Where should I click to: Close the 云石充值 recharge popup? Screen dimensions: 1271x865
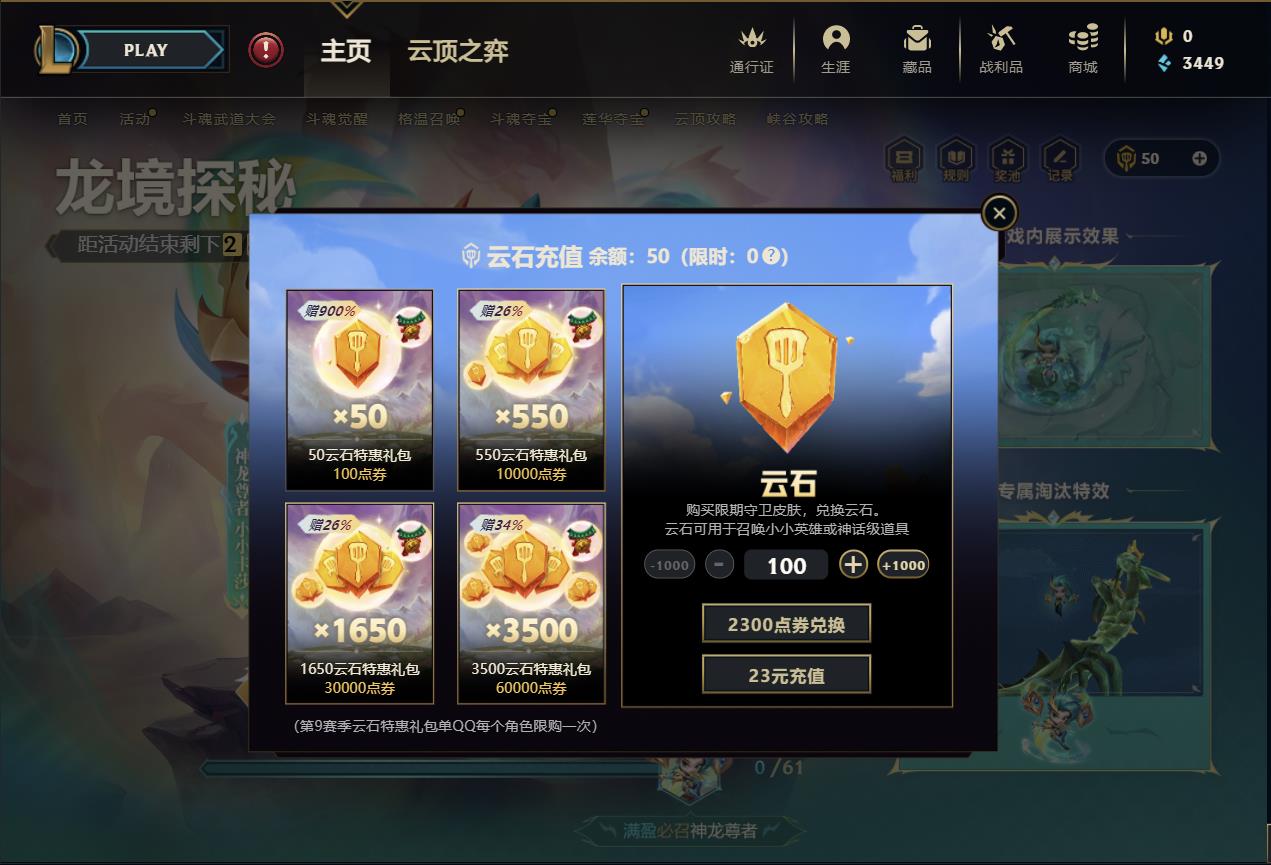click(999, 213)
